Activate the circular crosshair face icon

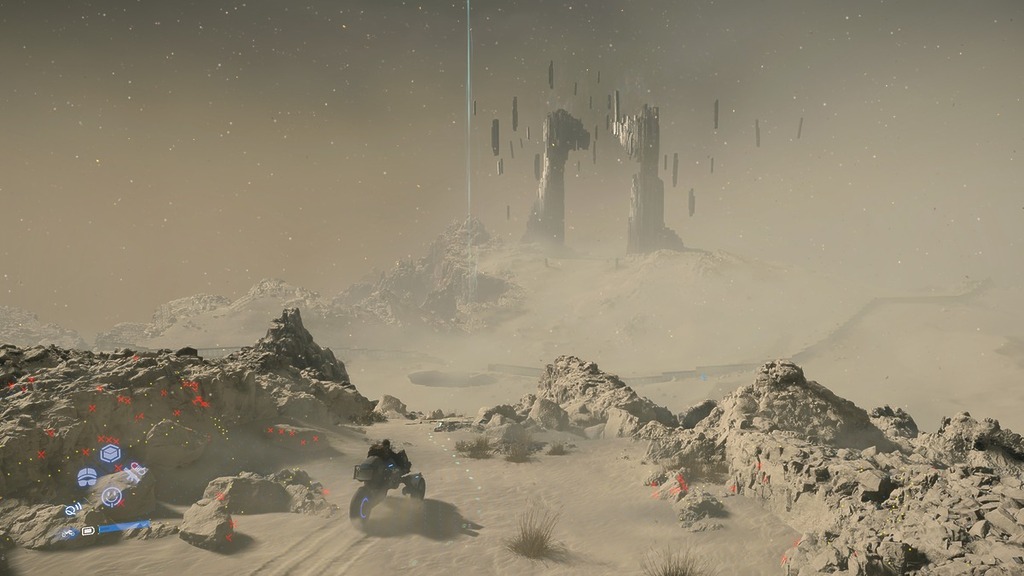[x=111, y=496]
